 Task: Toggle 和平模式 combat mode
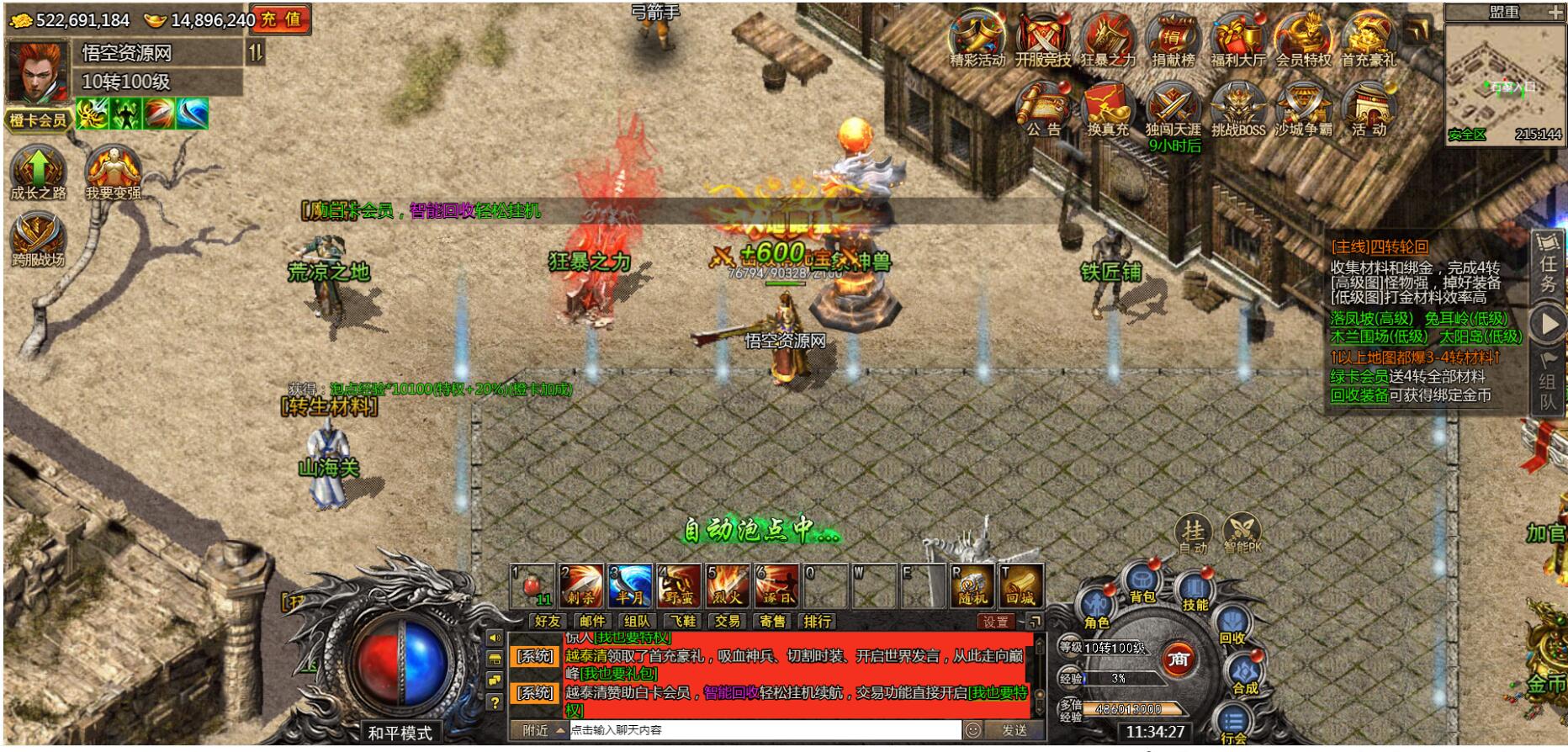402,732
